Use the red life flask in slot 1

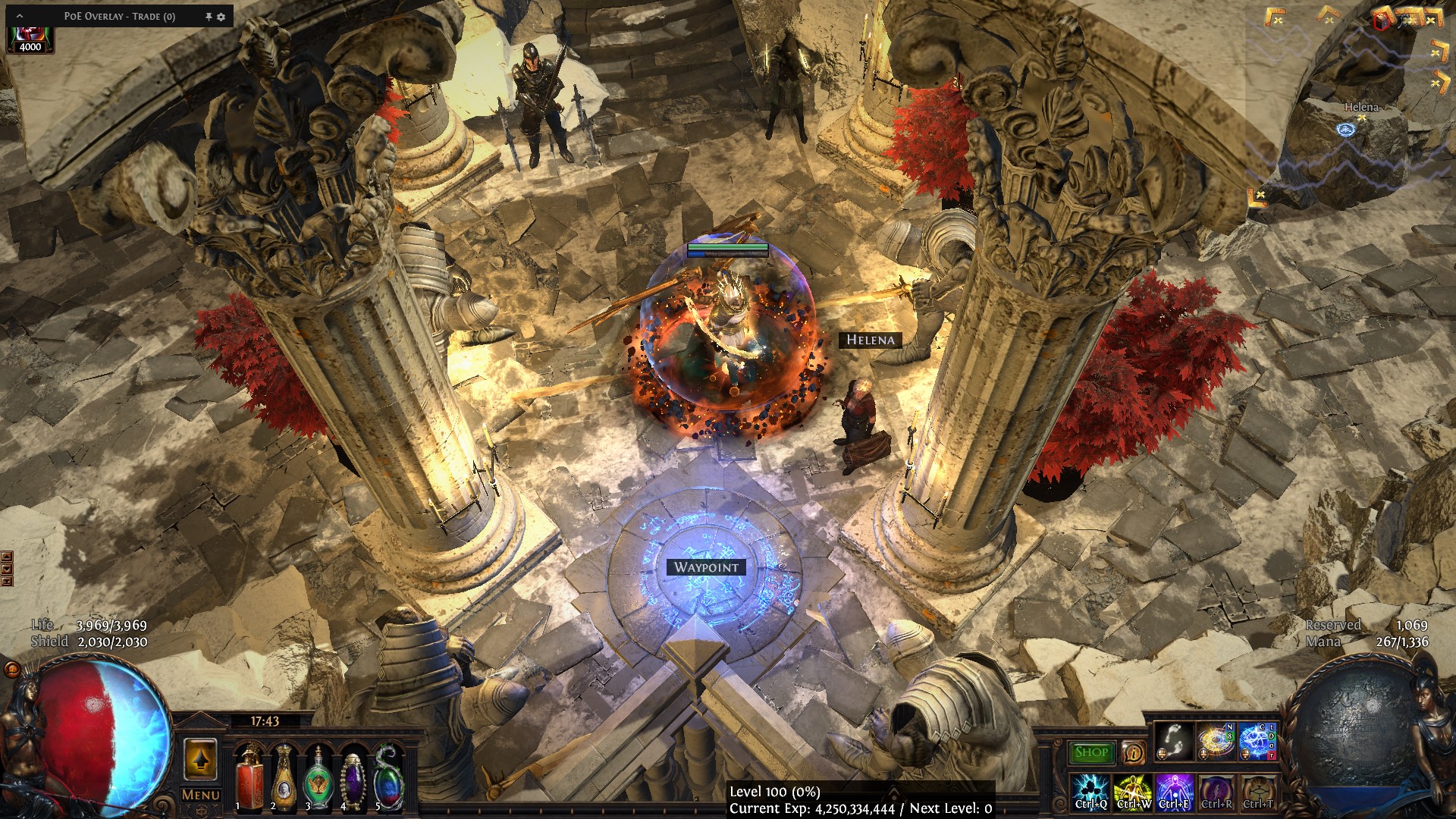[x=248, y=776]
